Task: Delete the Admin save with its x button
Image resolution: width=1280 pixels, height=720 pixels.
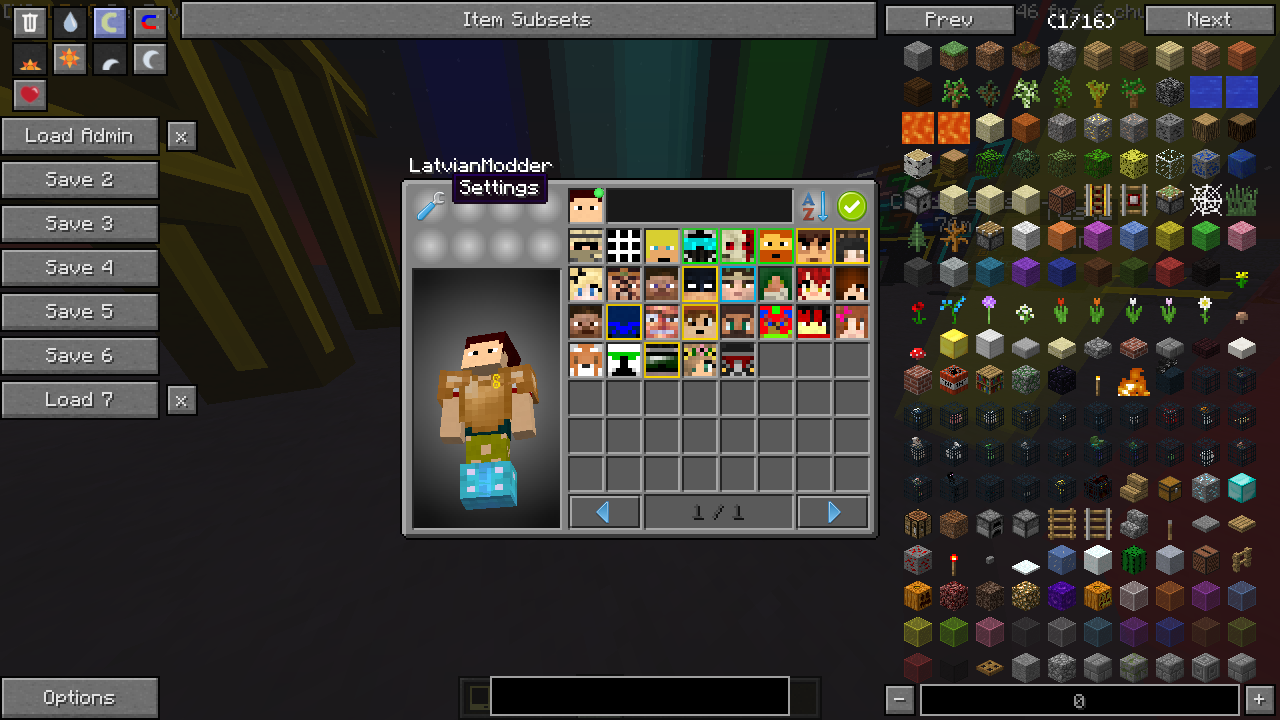Action: [x=181, y=136]
